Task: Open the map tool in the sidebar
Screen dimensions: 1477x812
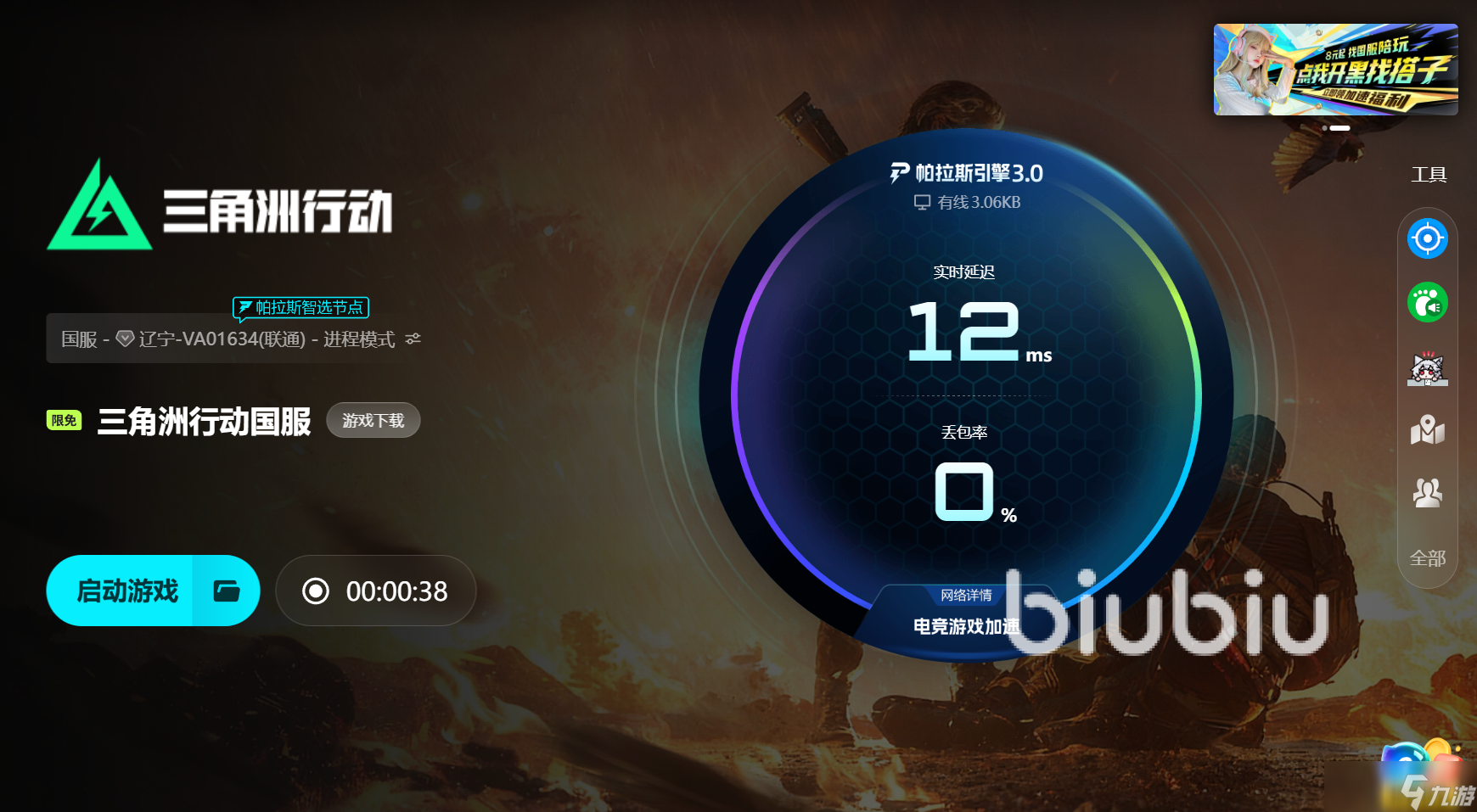Action: (x=1429, y=431)
